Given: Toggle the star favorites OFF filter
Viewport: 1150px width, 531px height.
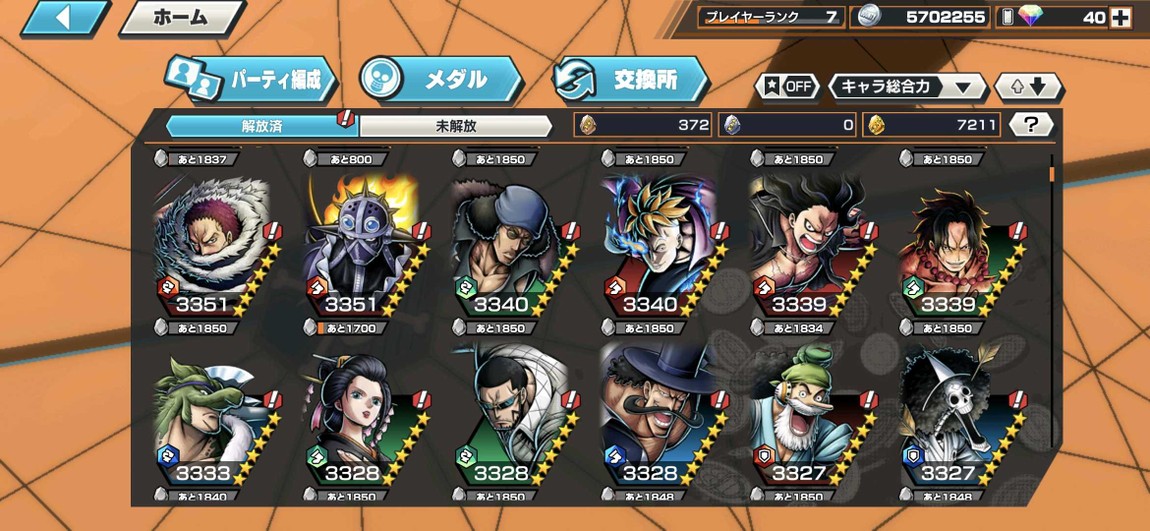Looking at the screenshot, I should coord(787,87).
